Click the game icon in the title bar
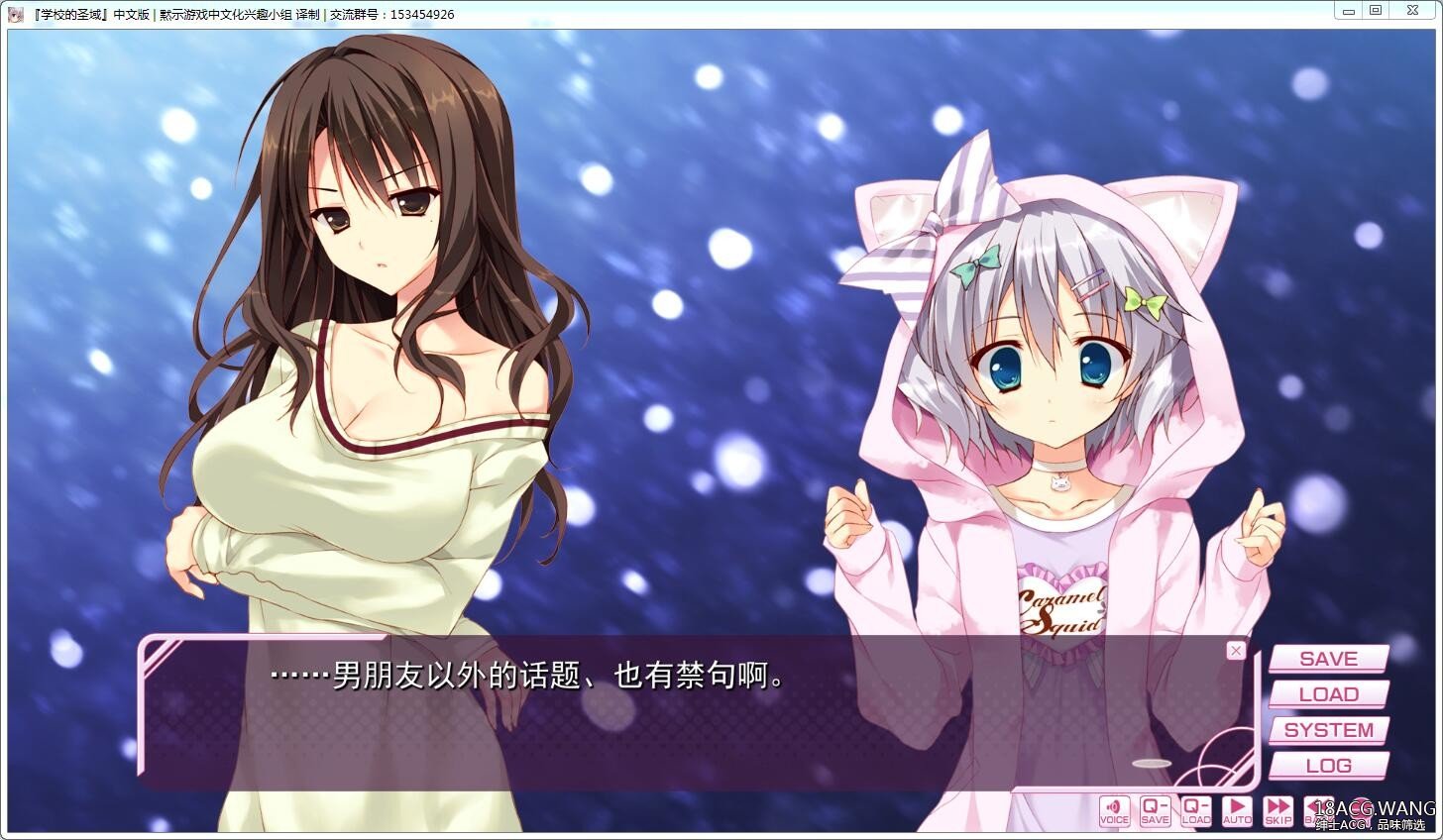Image resolution: width=1443 pixels, height=840 pixels. click(14, 13)
